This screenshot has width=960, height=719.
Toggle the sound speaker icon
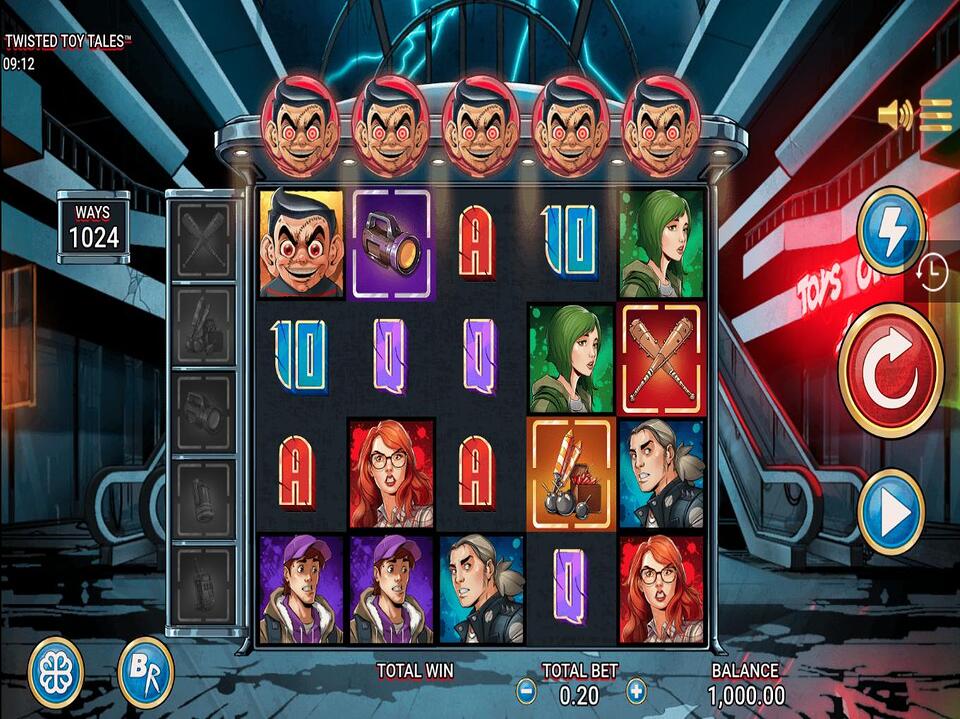pyautogui.click(x=894, y=116)
